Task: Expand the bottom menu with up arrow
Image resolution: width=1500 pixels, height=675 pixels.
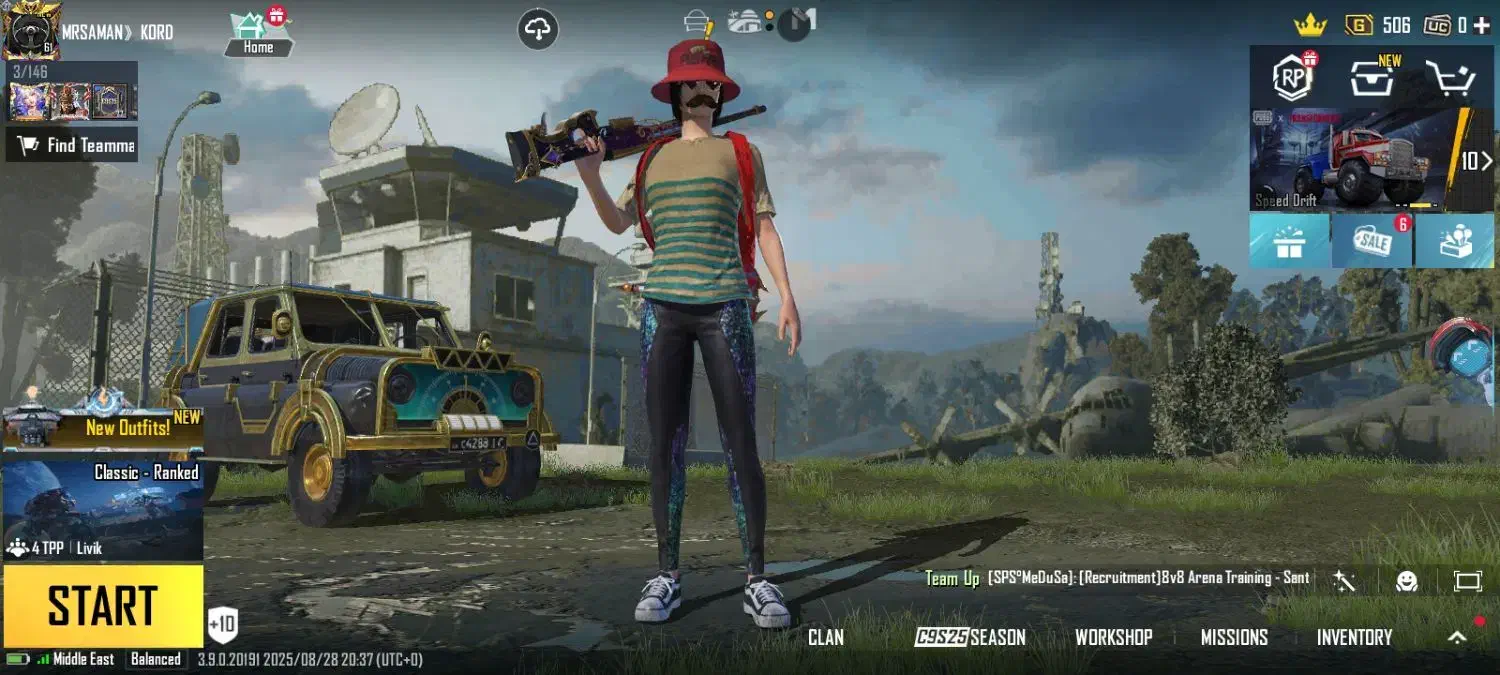Action: tap(1457, 637)
